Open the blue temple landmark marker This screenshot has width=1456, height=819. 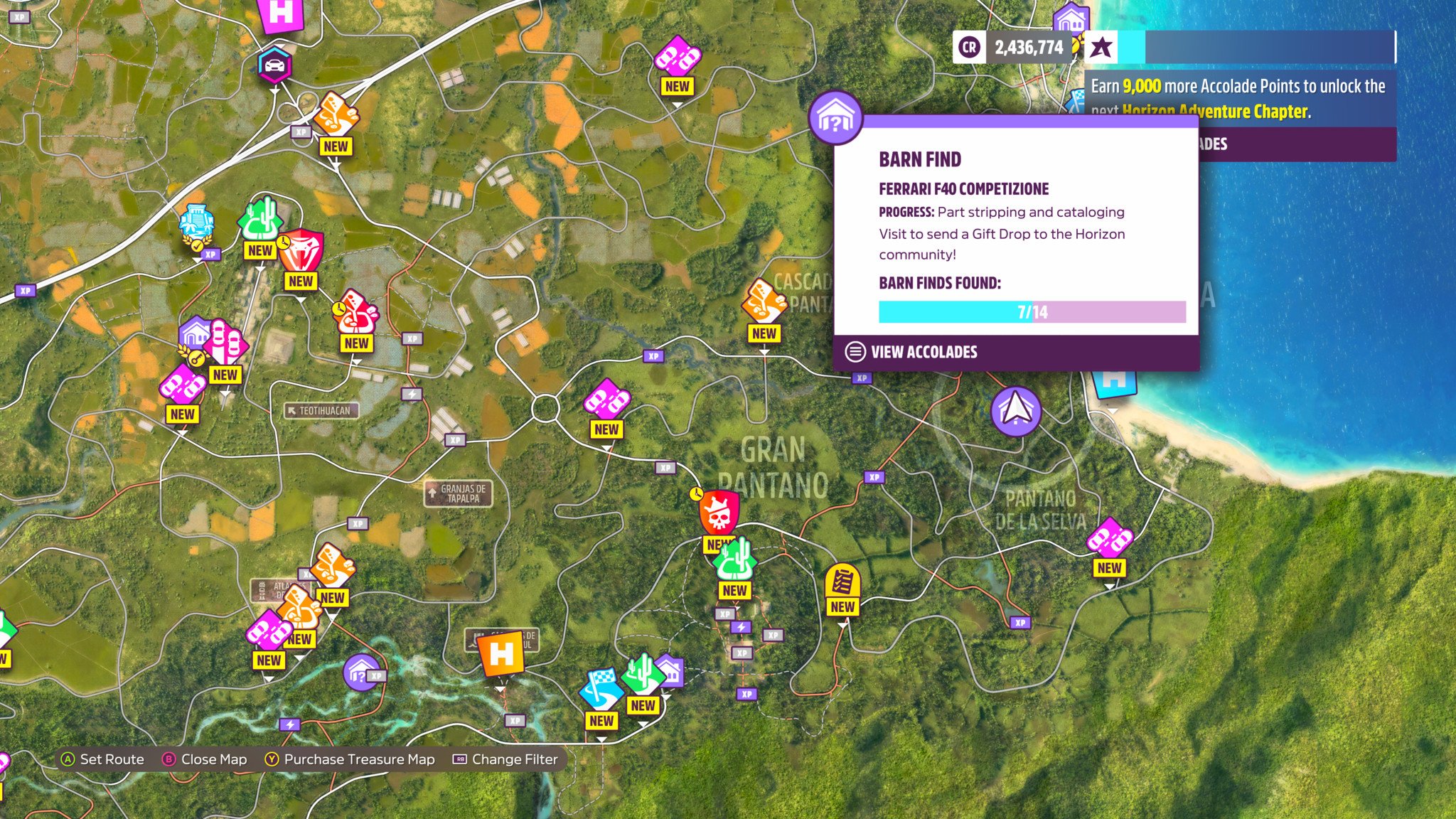[x=196, y=222]
